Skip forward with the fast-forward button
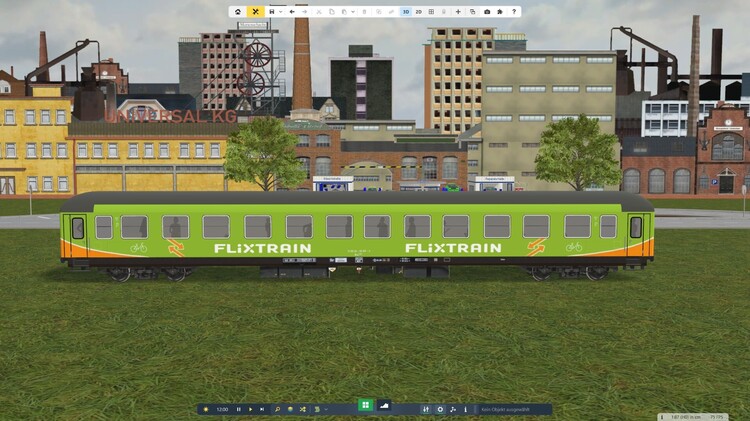 pos(262,409)
